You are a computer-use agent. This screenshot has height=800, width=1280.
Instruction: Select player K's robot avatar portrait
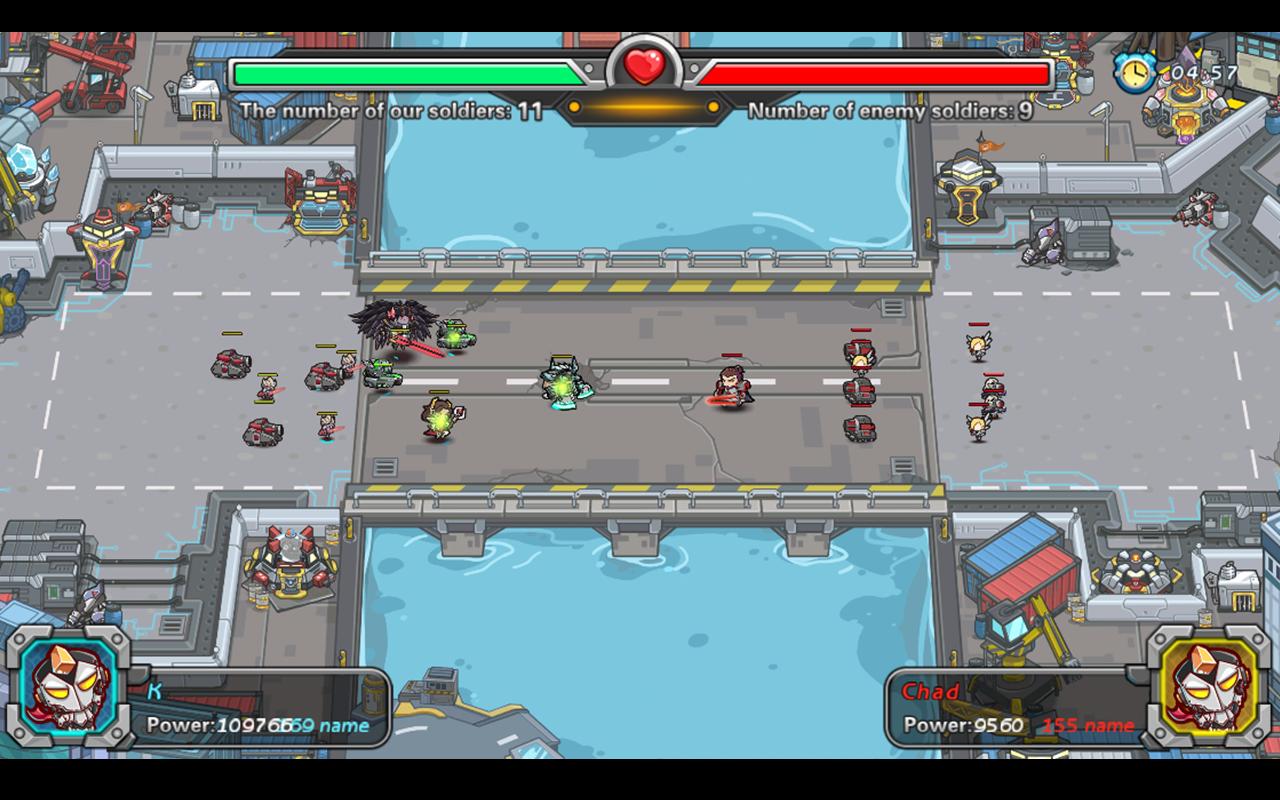66,688
